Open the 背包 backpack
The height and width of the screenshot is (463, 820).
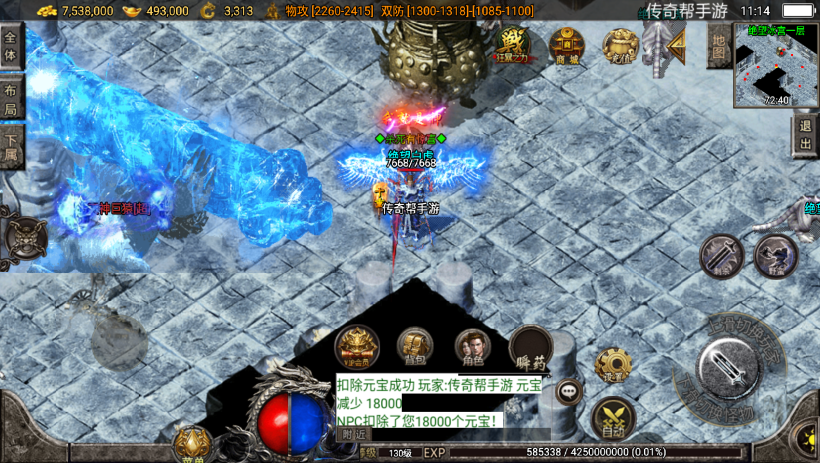coord(415,347)
